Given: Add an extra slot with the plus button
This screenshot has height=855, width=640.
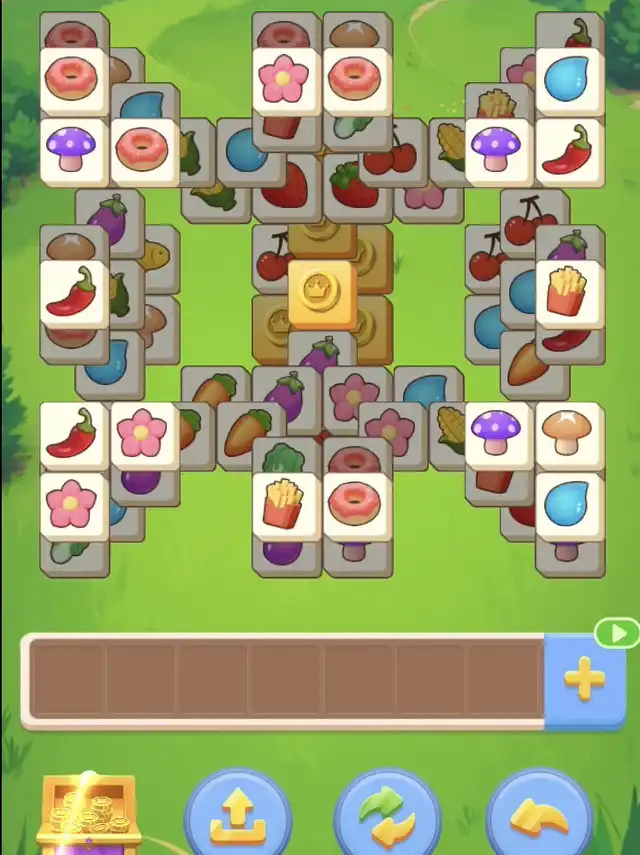Looking at the screenshot, I should click(584, 681).
